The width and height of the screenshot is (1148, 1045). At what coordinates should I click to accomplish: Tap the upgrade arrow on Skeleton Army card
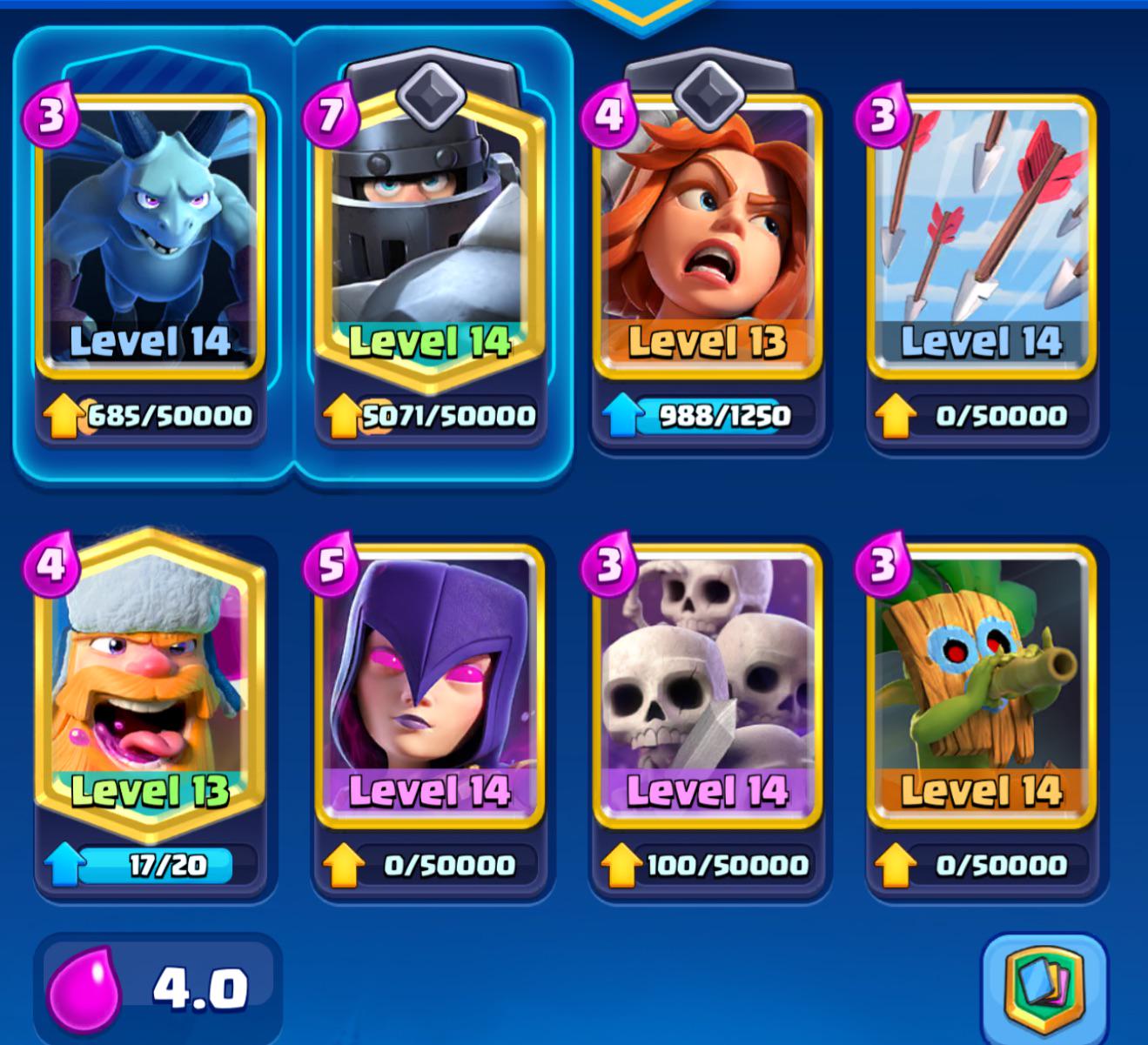pos(621,864)
